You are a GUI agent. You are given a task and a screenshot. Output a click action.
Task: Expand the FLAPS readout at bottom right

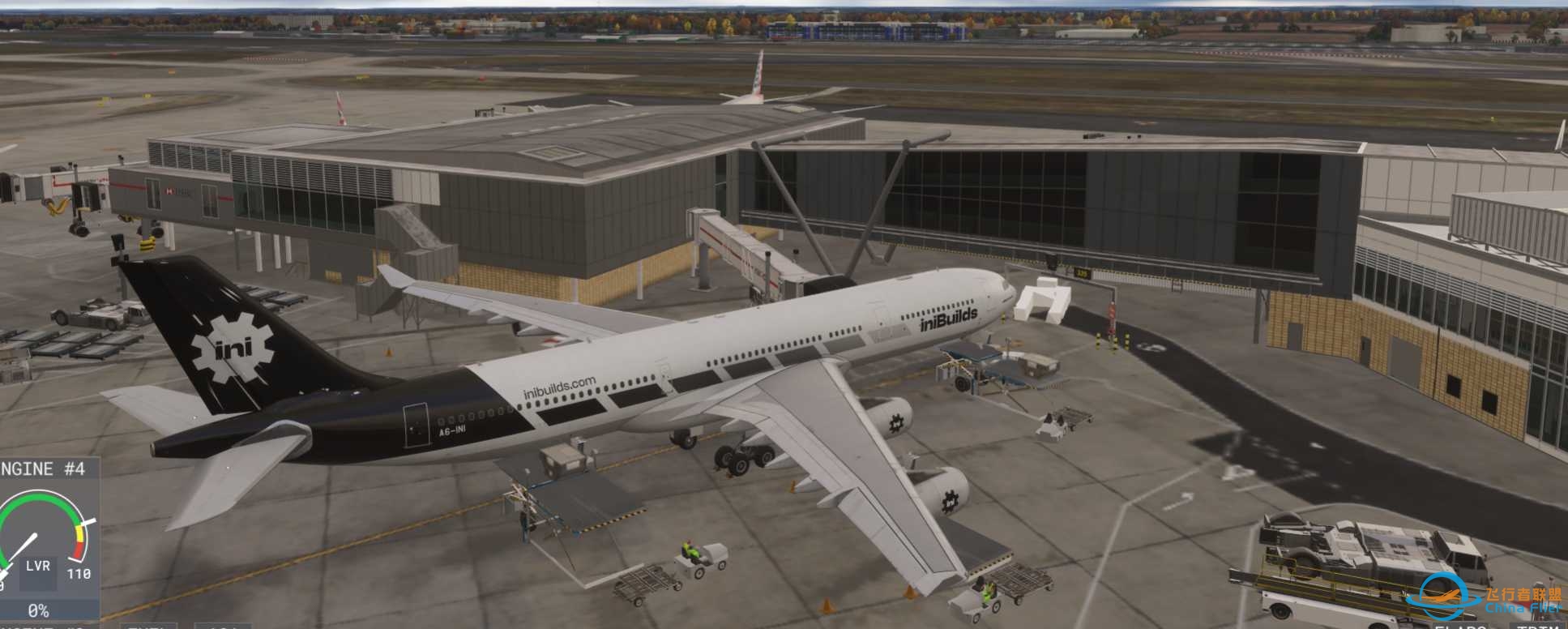coord(1459,625)
